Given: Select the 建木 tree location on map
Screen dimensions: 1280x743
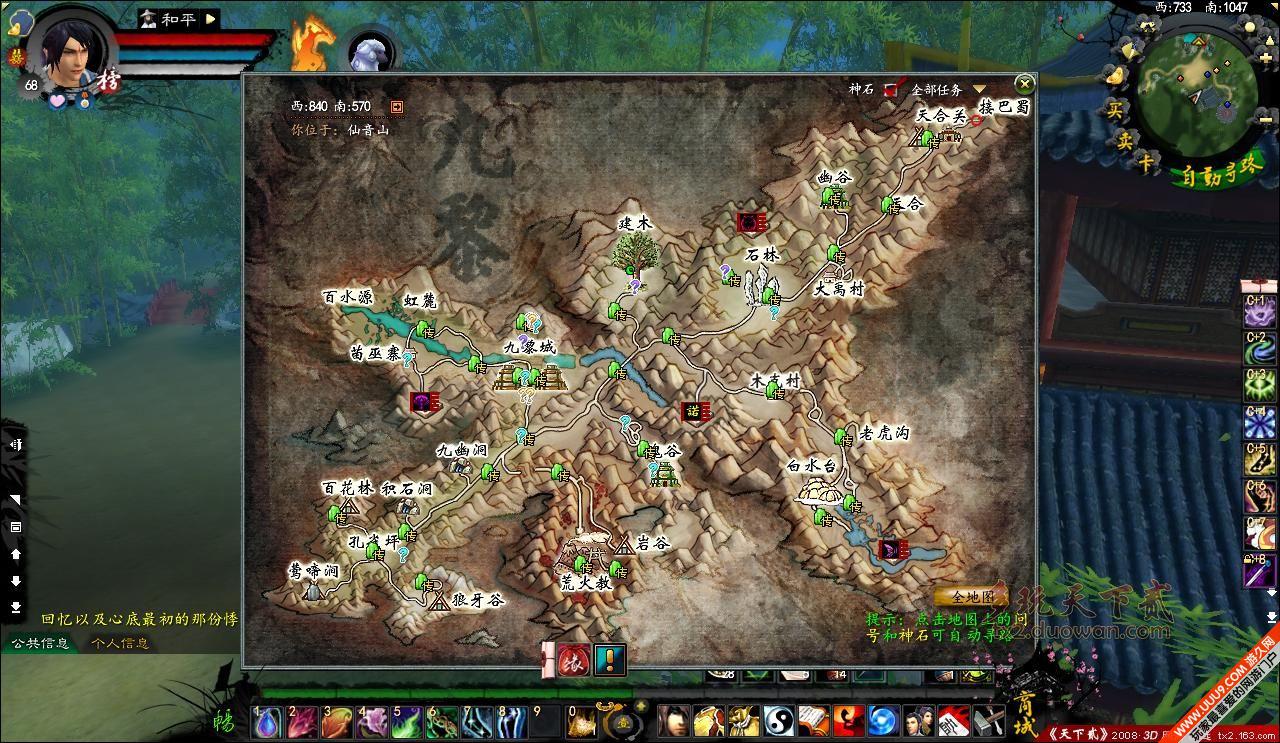Looking at the screenshot, I should click(x=633, y=252).
